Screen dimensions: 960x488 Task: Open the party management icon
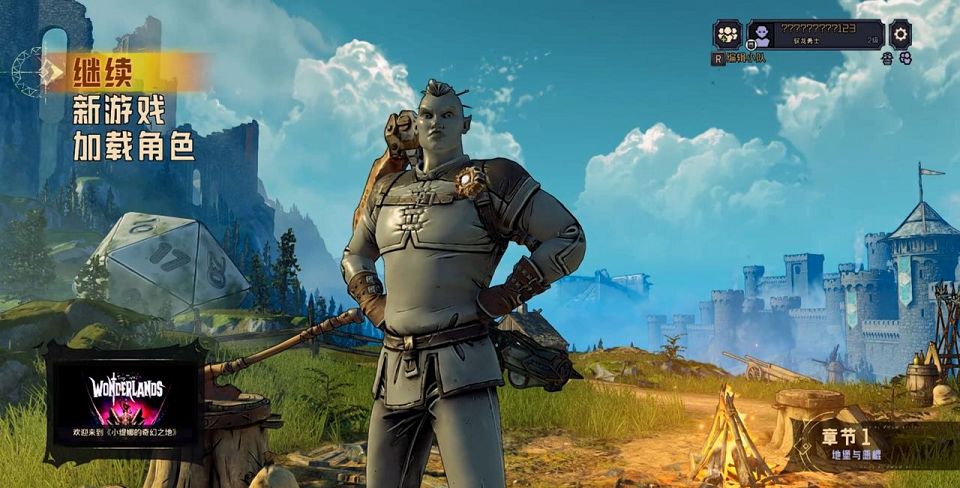[x=727, y=34]
